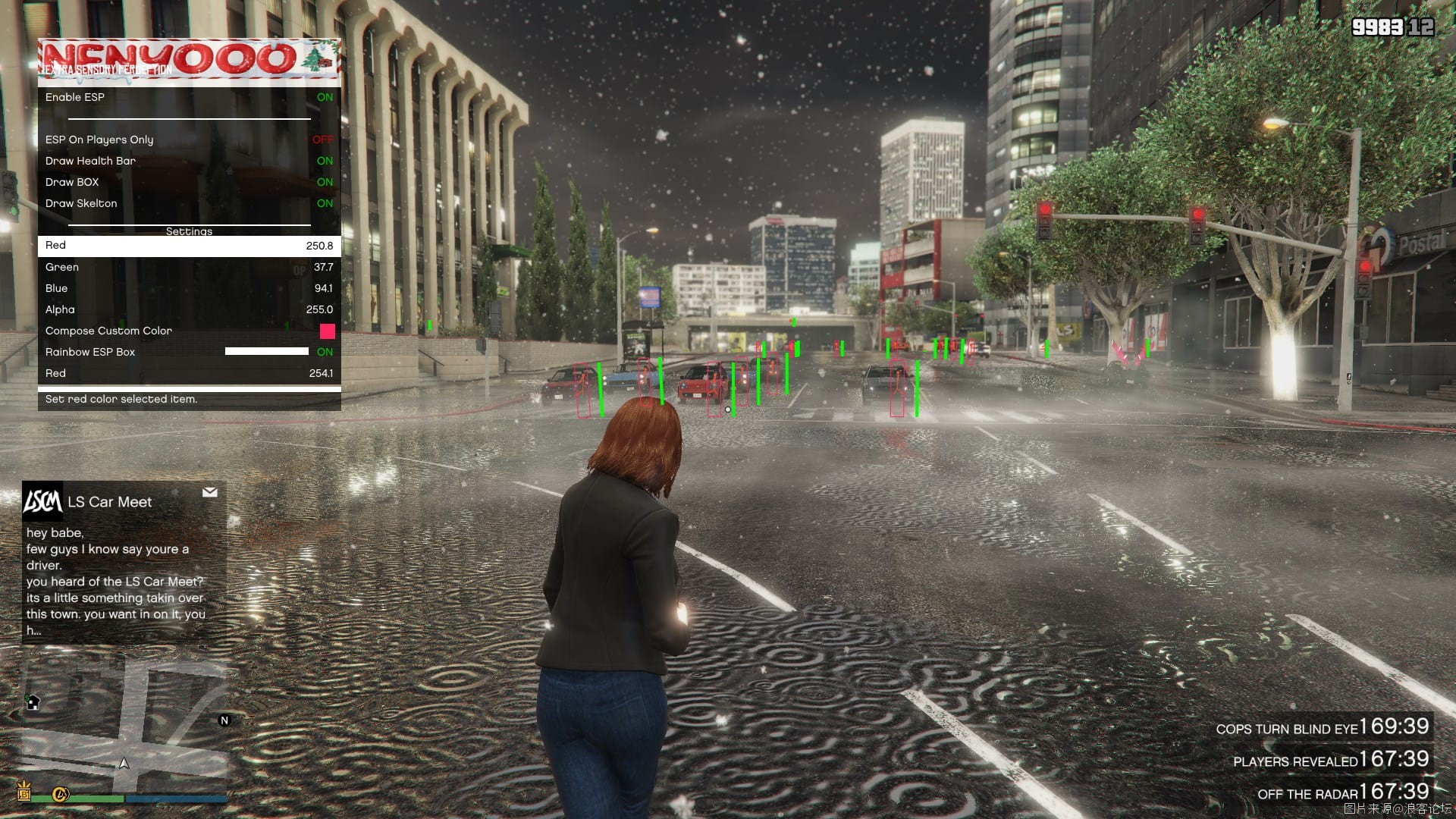Toggle the Rainbow ESP Box option
Viewport: 1456px width, 819px height.
tap(189, 352)
